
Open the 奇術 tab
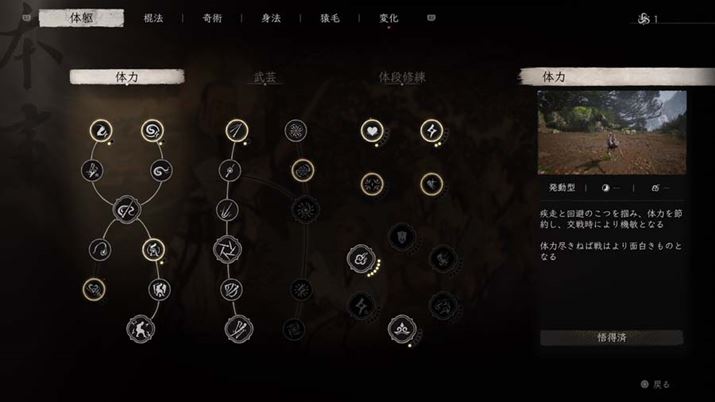[x=211, y=18]
